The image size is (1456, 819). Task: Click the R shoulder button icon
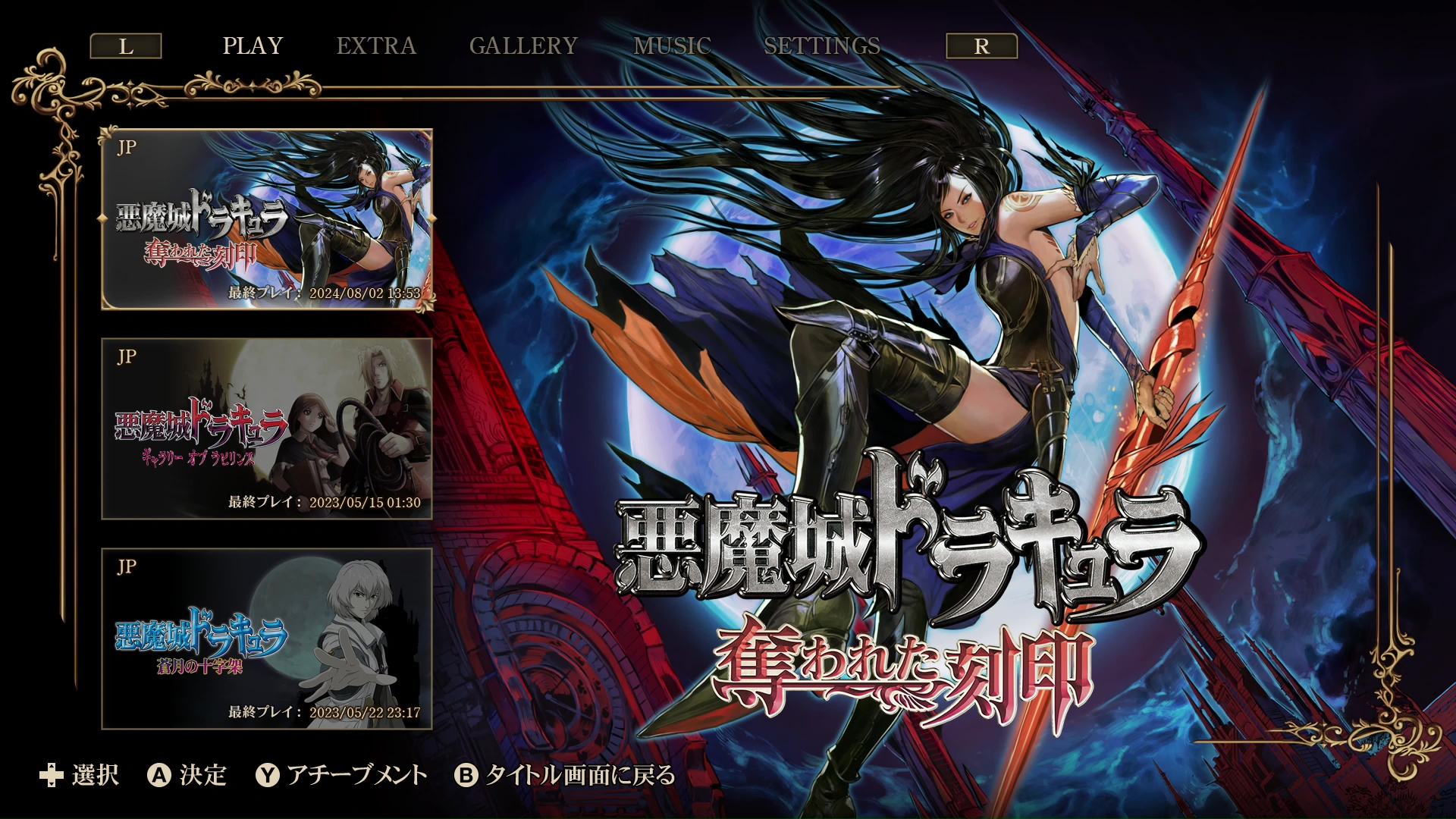tap(981, 45)
